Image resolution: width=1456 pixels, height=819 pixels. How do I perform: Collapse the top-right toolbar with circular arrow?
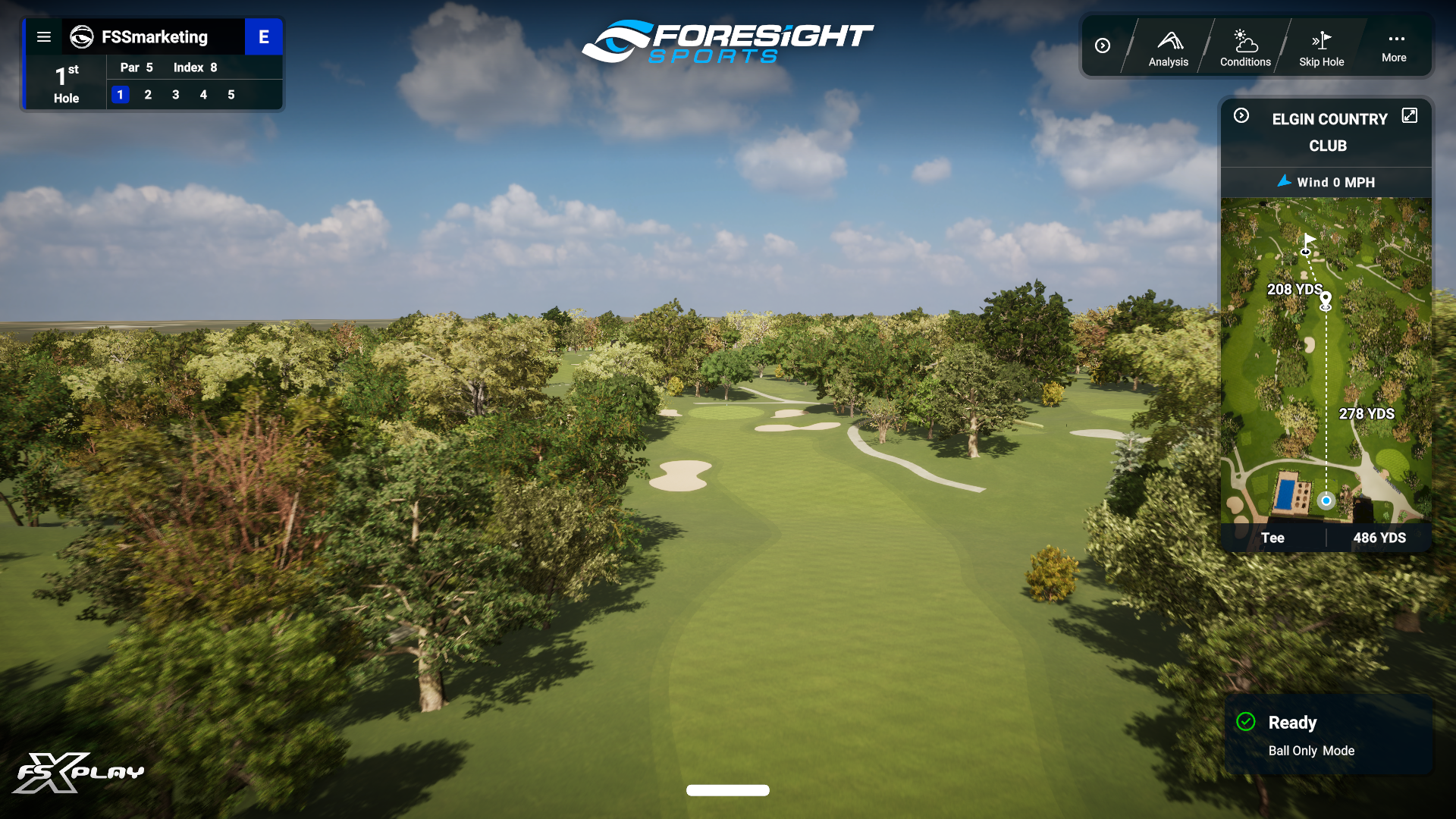coord(1103,45)
